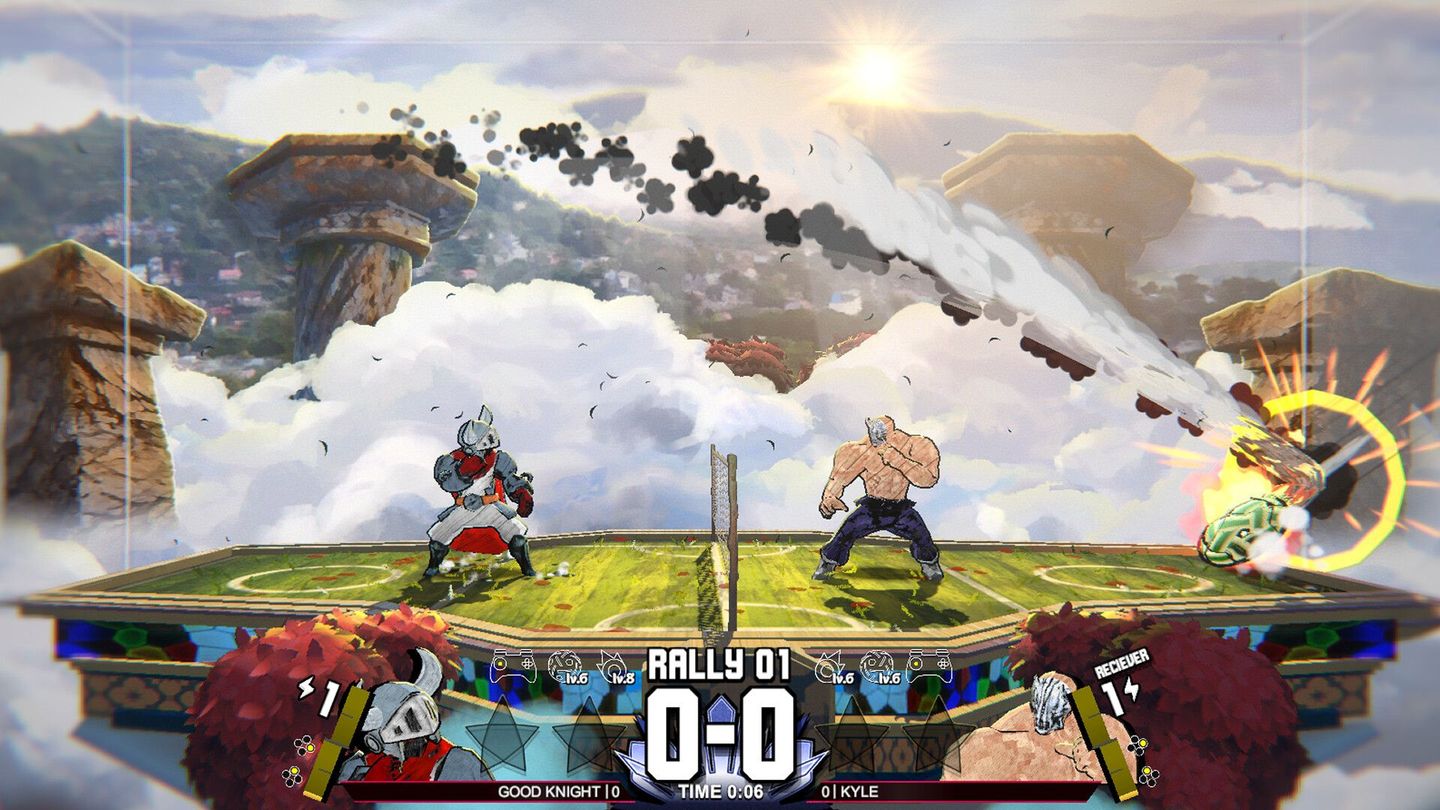The height and width of the screenshot is (810, 1440).
Task: Select Kyle's lv.6 swirl ball ability icon
Action: pyautogui.click(x=878, y=668)
